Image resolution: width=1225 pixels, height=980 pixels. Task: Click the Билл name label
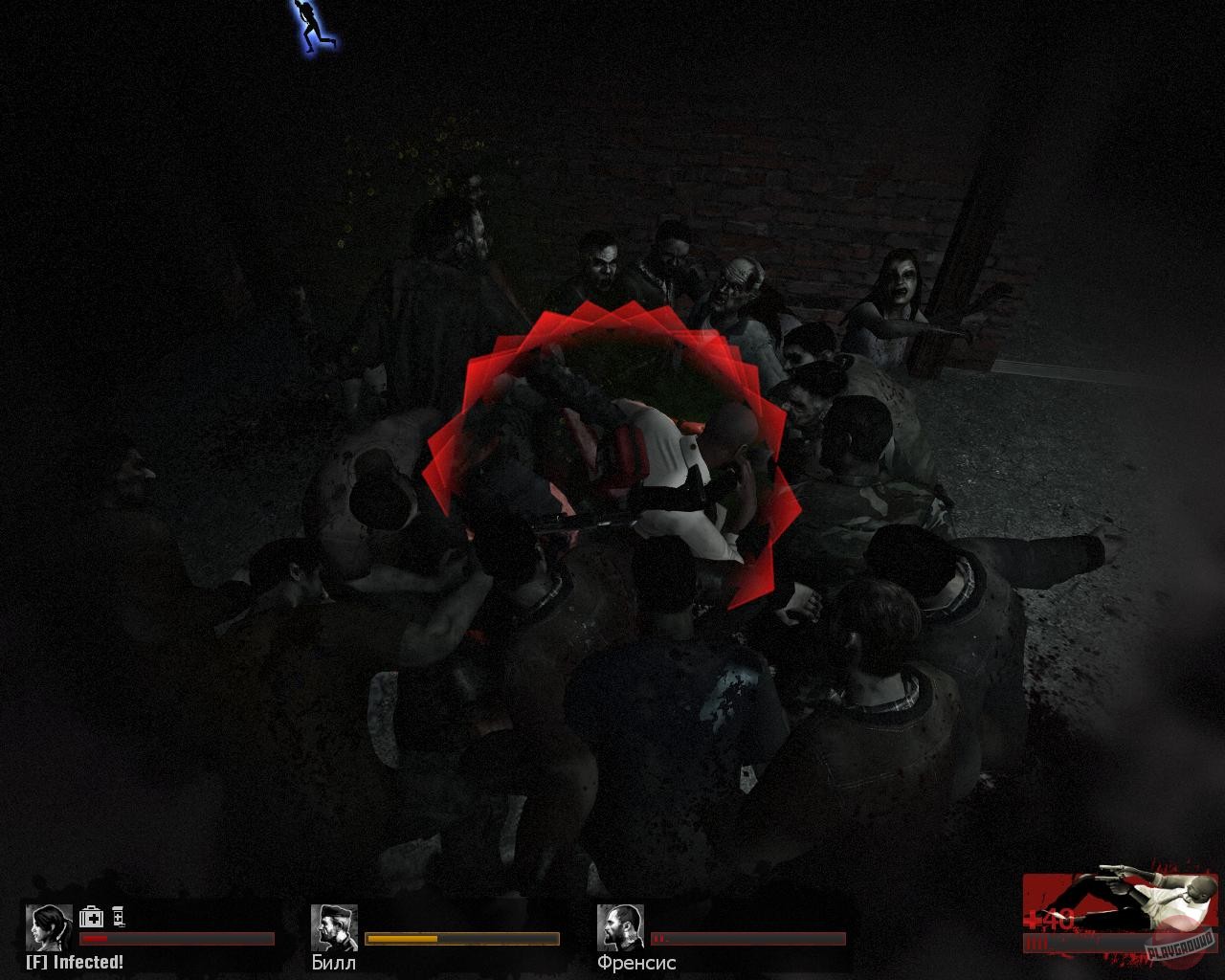coord(333,963)
